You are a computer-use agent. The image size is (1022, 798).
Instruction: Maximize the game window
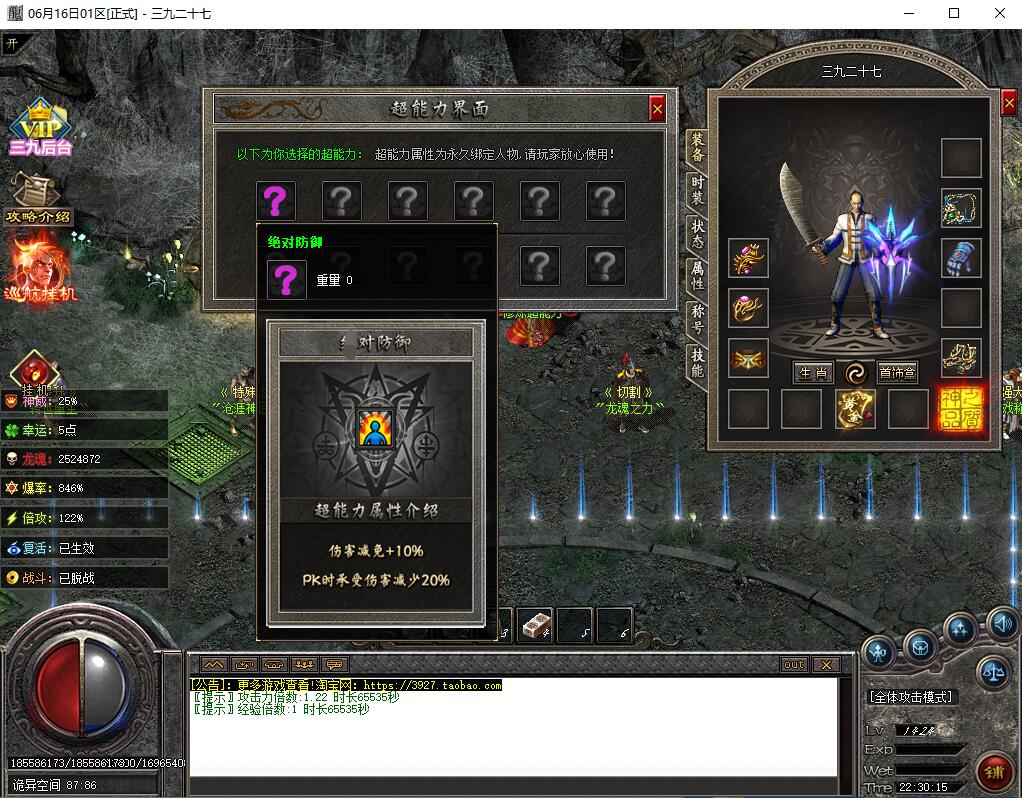954,13
